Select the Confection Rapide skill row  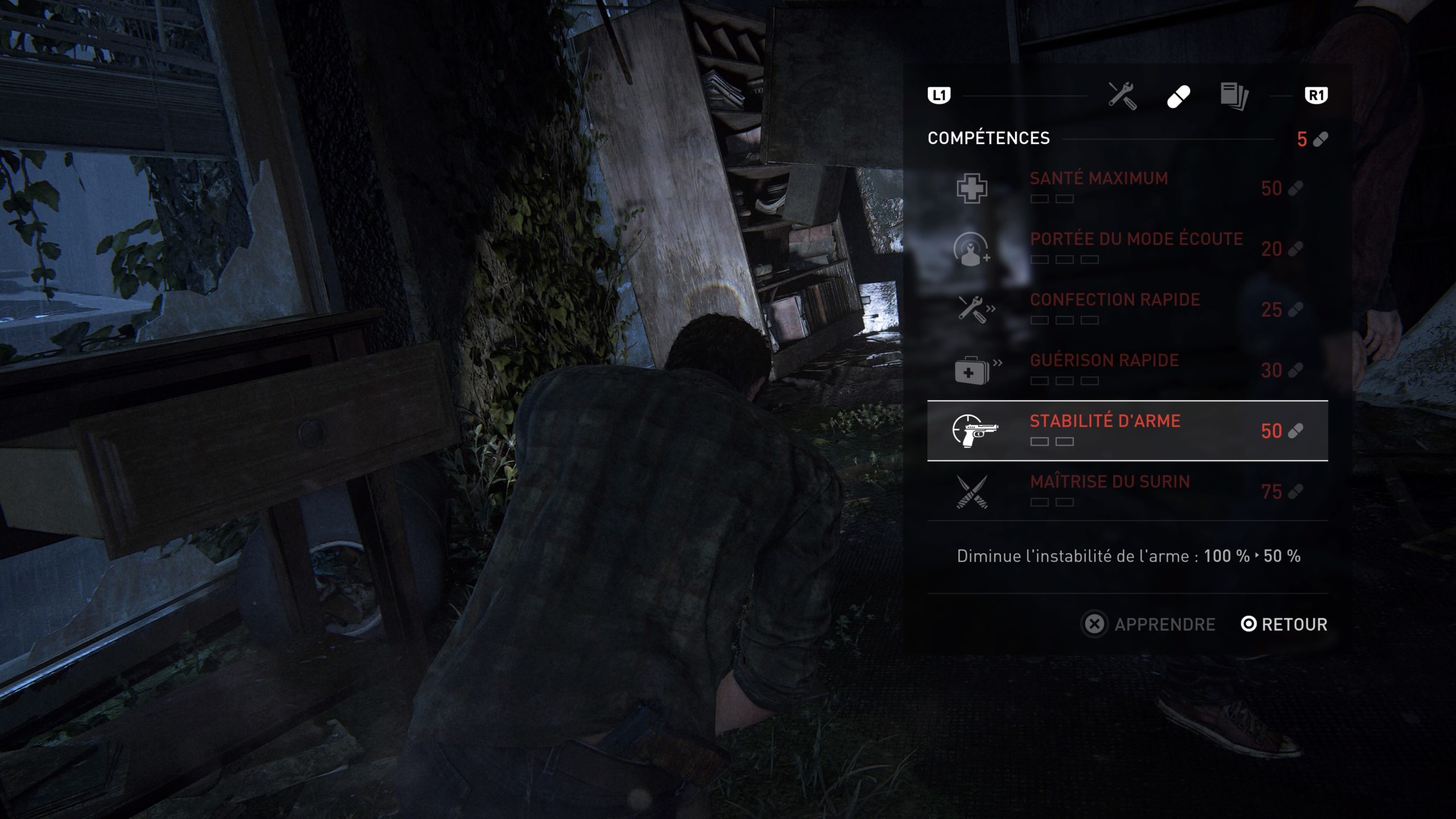tap(1126, 309)
